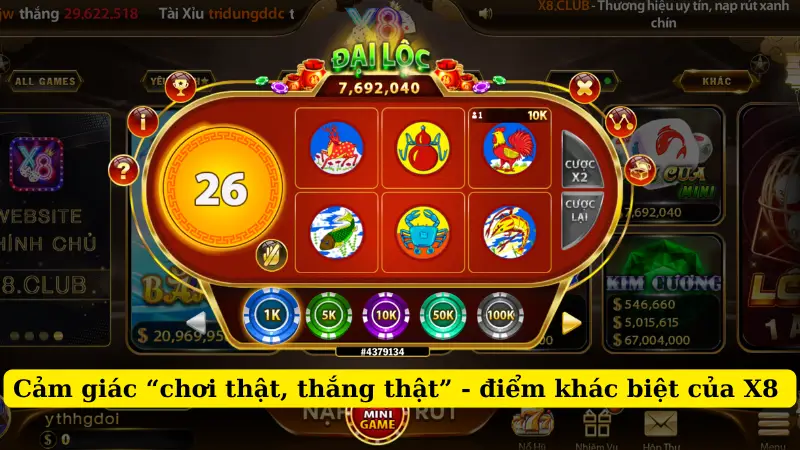This screenshot has height=450, width=800.
Task: Bet on the blue crab tile
Action: click(423, 231)
